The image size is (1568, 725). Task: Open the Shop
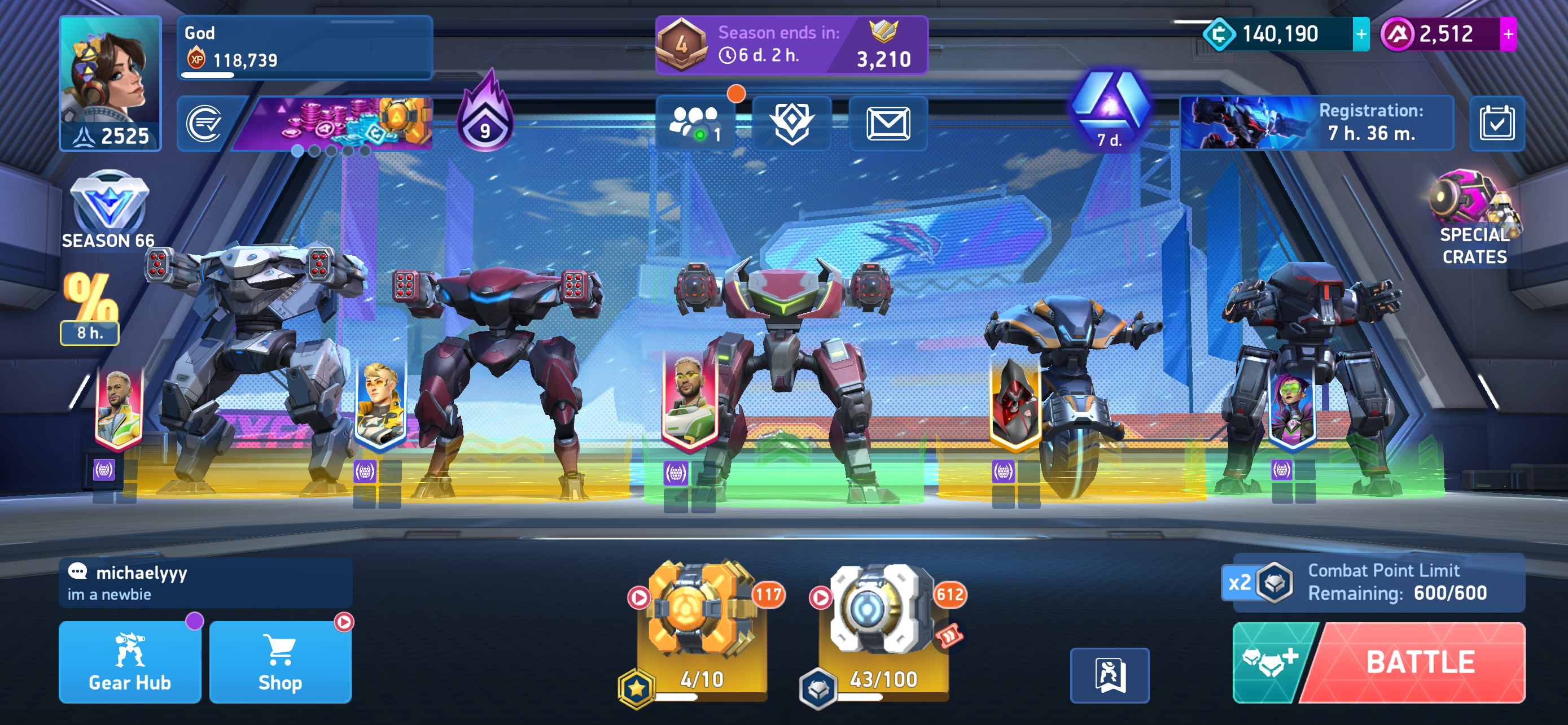tap(280, 662)
